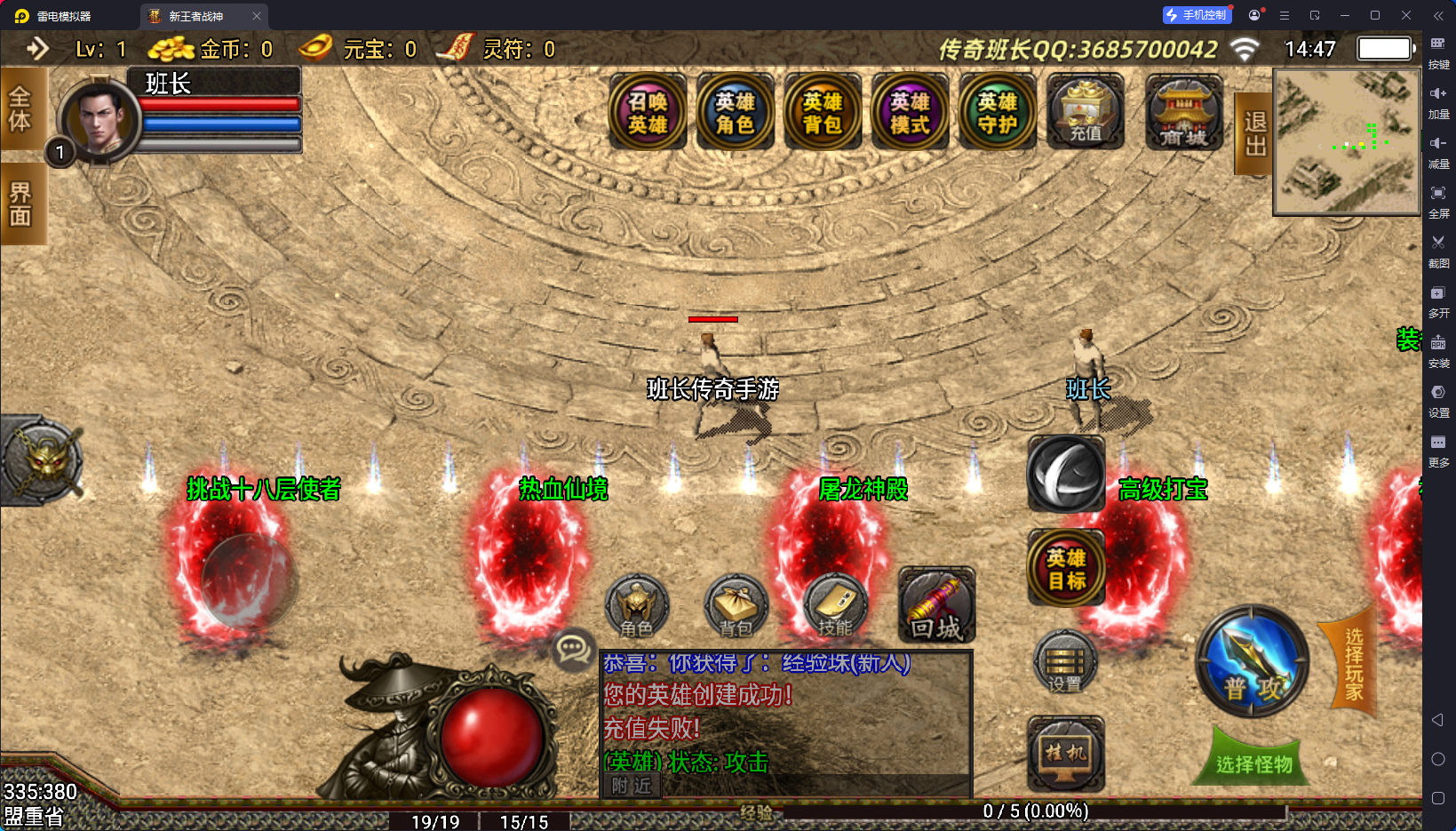Toggle 挂机 auto-battle
This screenshot has height=831, width=1456.
pos(1066,754)
